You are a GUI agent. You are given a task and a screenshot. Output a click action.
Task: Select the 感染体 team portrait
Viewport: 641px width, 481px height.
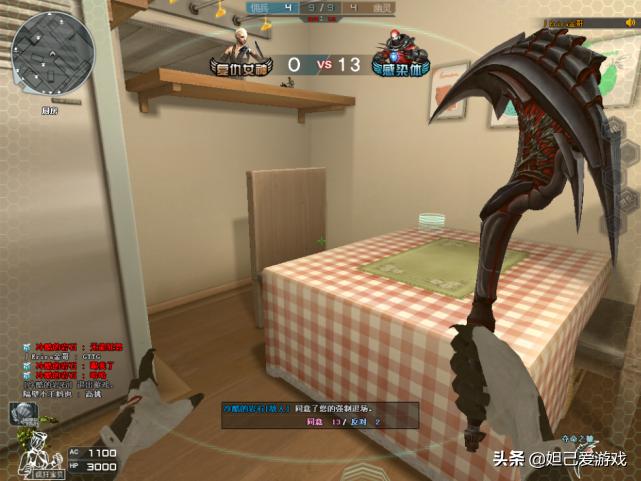395,48
